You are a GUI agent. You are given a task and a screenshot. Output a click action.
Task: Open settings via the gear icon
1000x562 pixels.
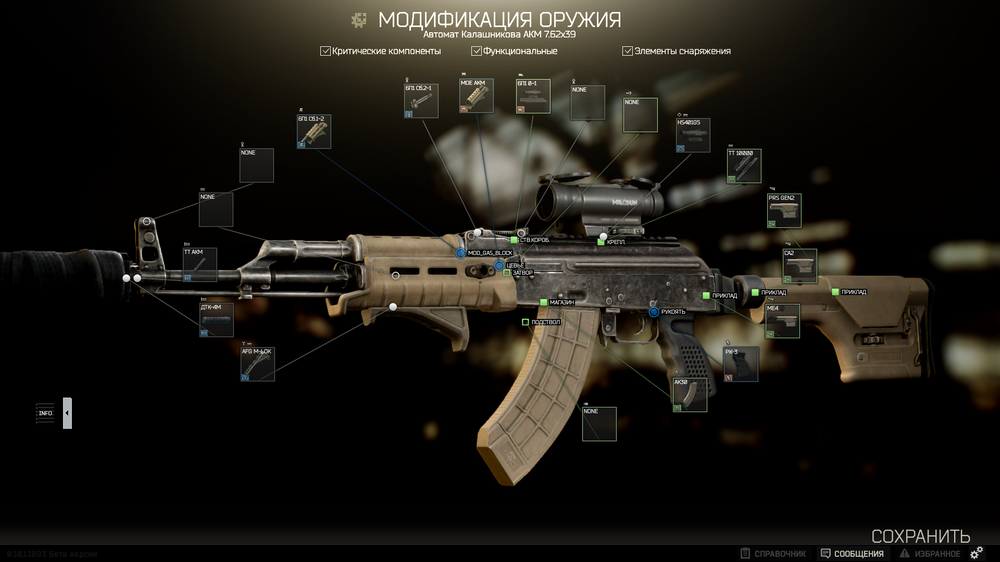tap(977, 552)
